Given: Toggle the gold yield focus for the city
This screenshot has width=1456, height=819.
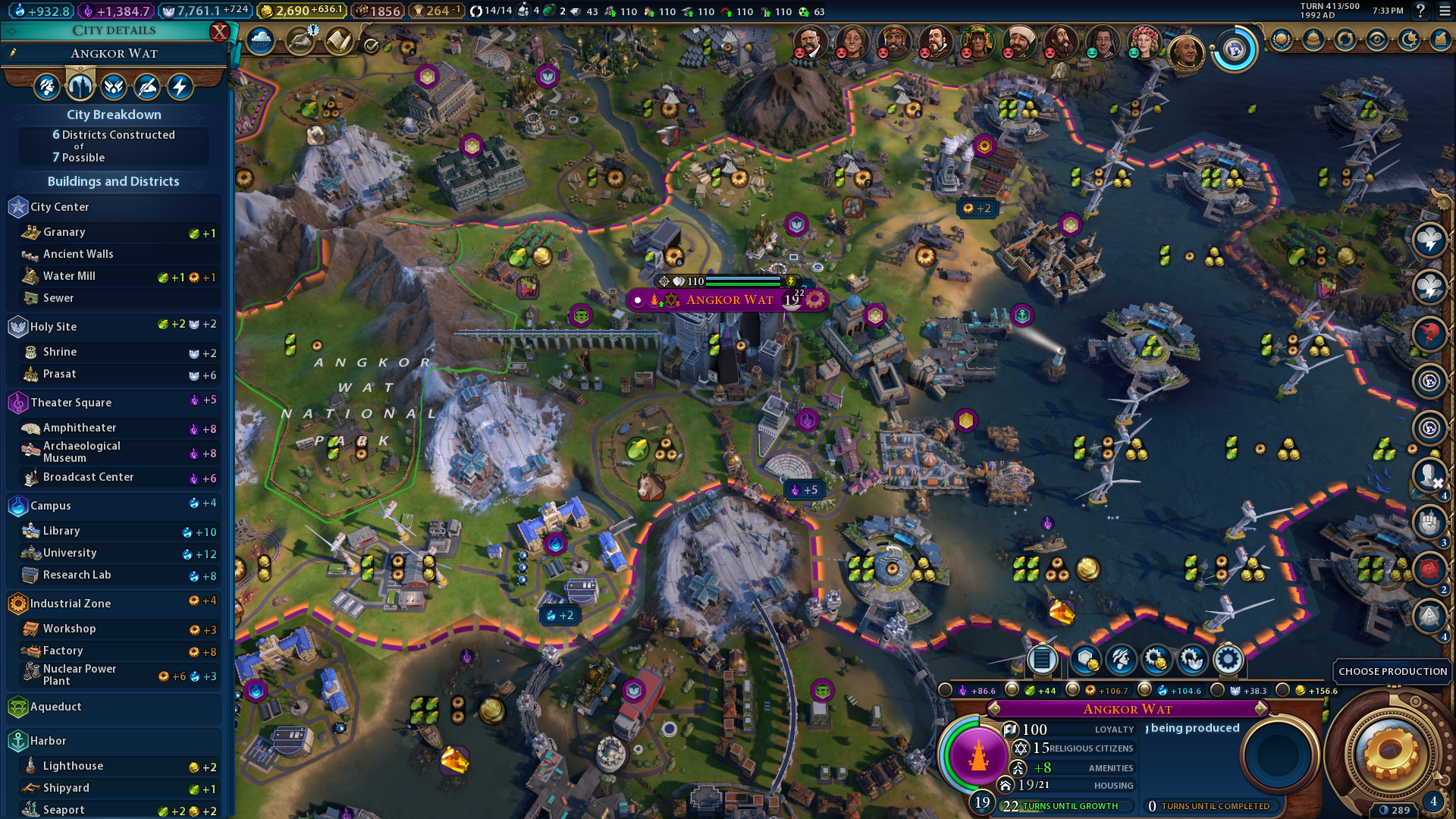Looking at the screenshot, I should pyautogui.click(x=1283, y=690).
